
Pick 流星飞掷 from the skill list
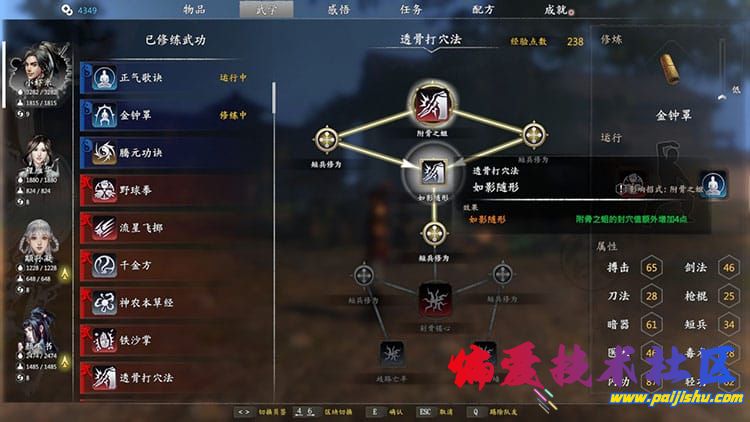(175, 227)
